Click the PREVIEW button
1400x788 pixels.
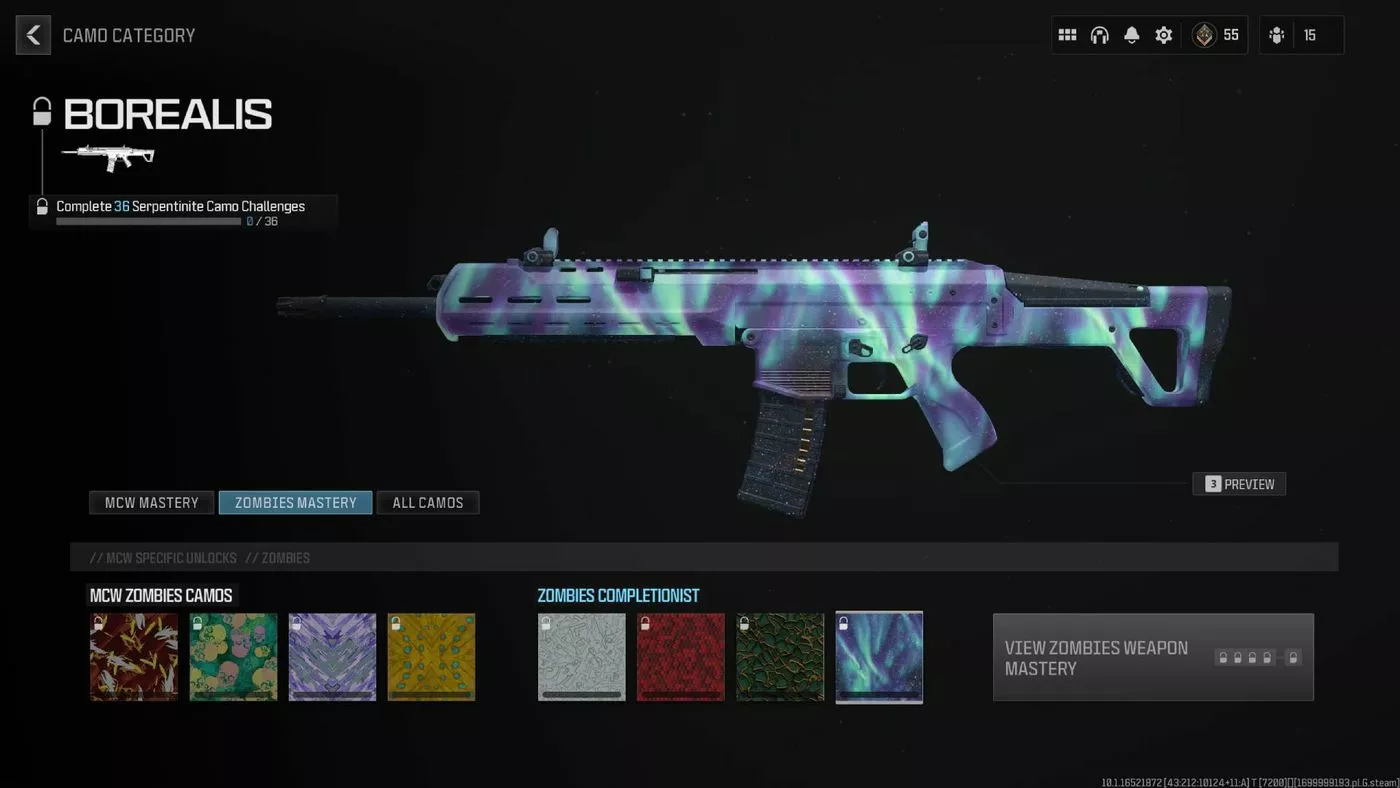(x=1239, y=483)
